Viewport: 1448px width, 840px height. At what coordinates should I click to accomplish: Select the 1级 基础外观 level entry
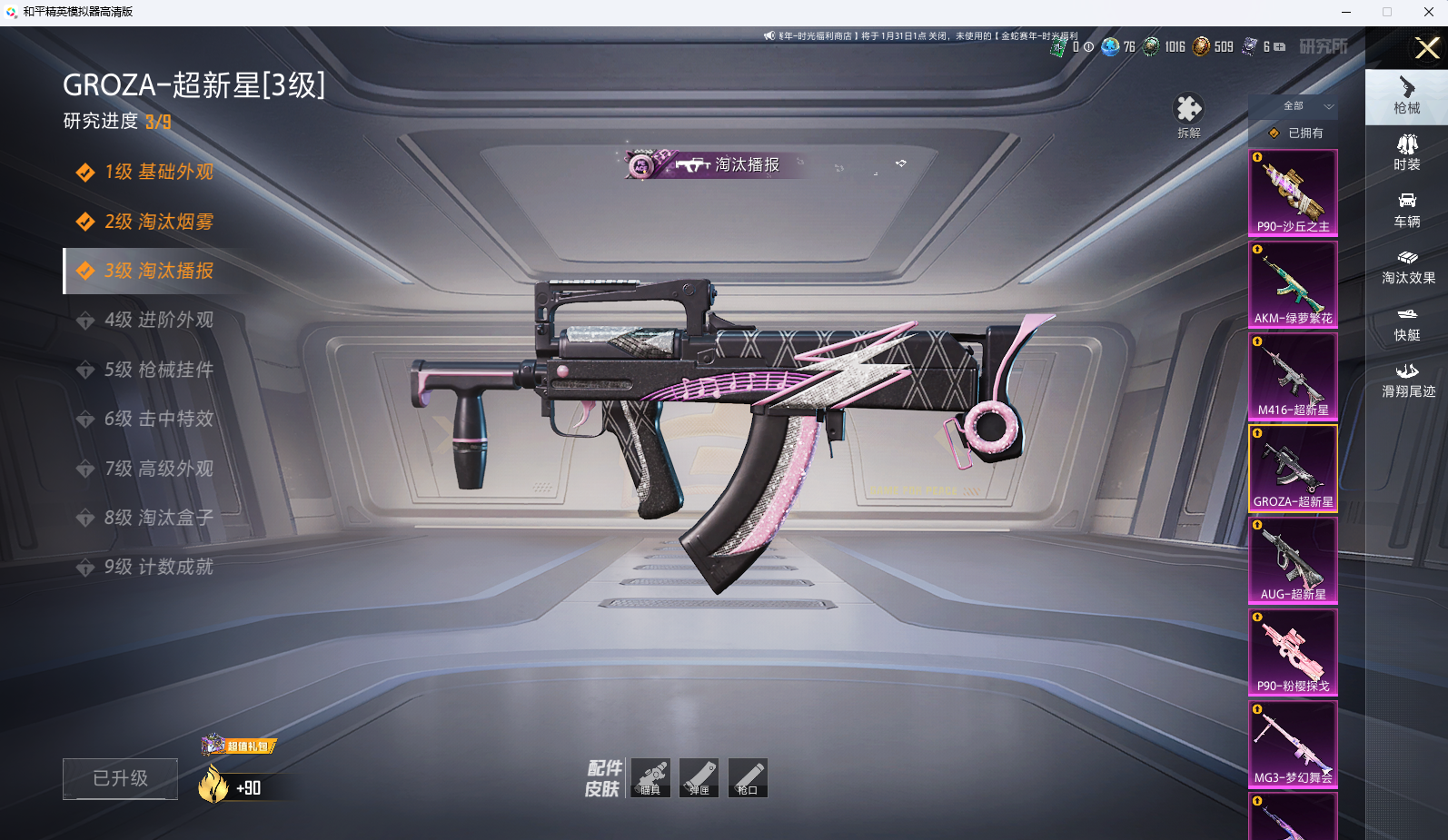(x=158, y=173)
